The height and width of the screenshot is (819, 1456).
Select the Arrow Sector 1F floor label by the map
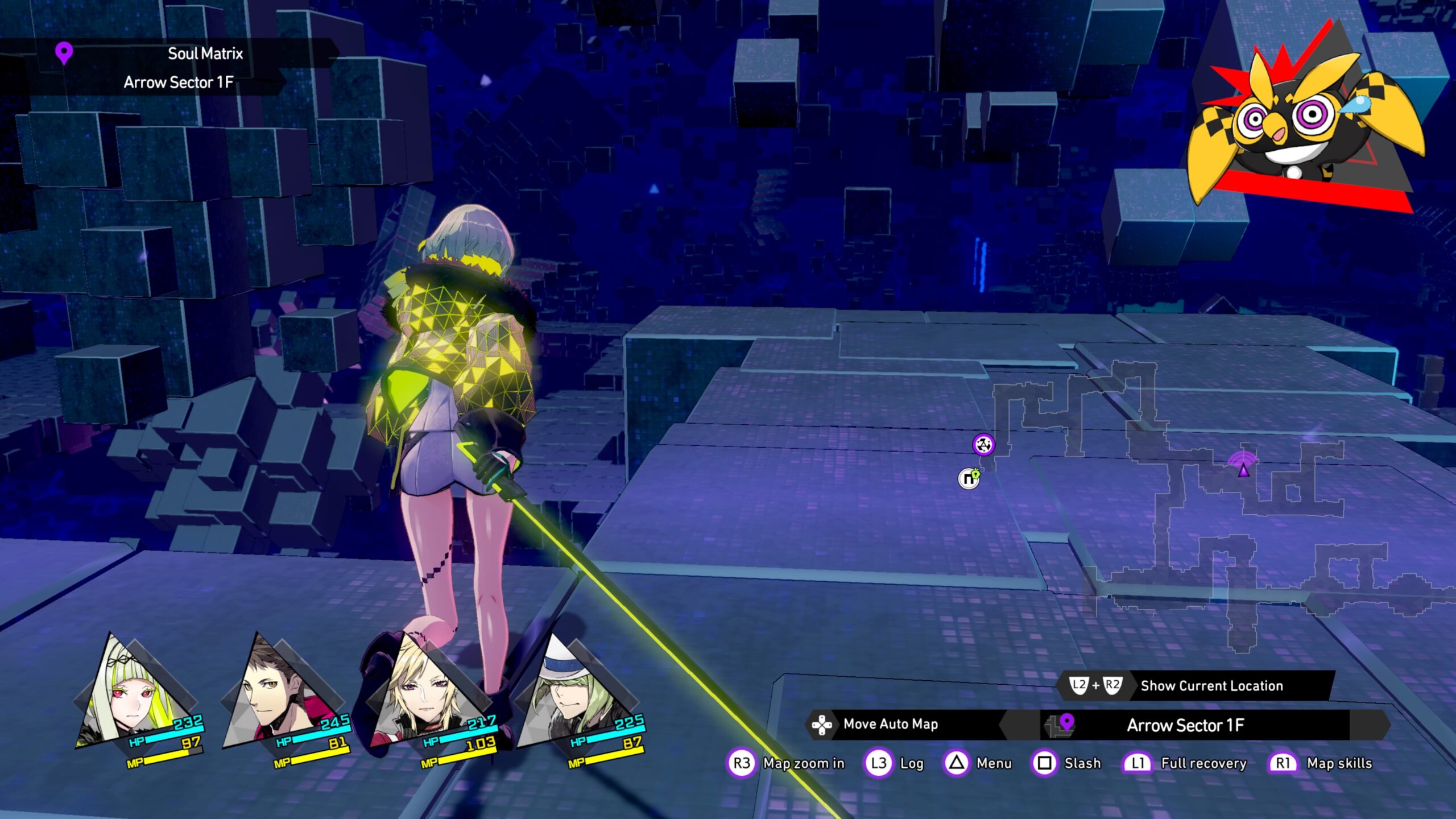[x=1185, y=725]
